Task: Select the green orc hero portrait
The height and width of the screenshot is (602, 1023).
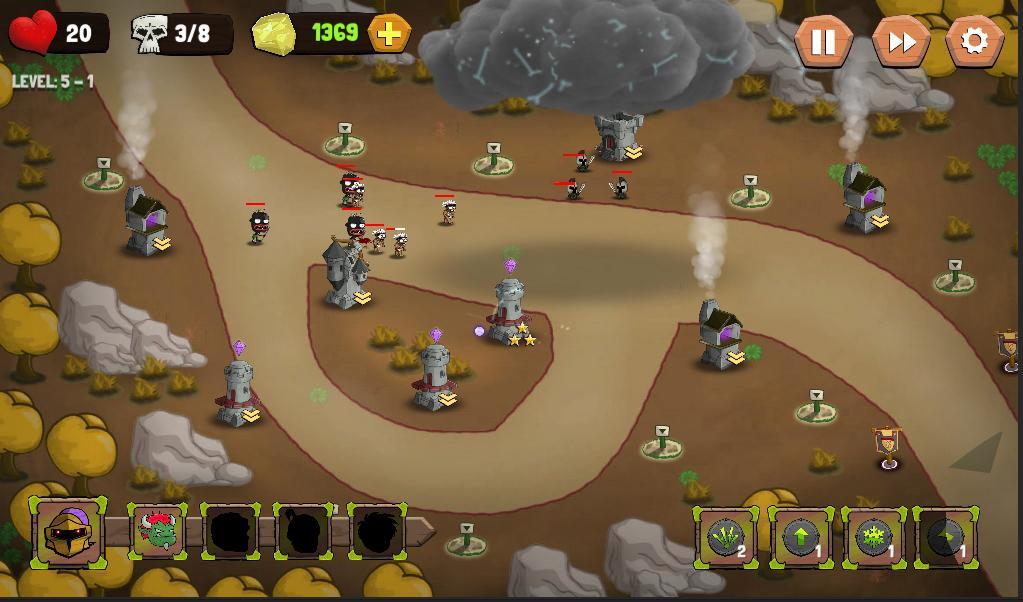Action: click(158, 532)
